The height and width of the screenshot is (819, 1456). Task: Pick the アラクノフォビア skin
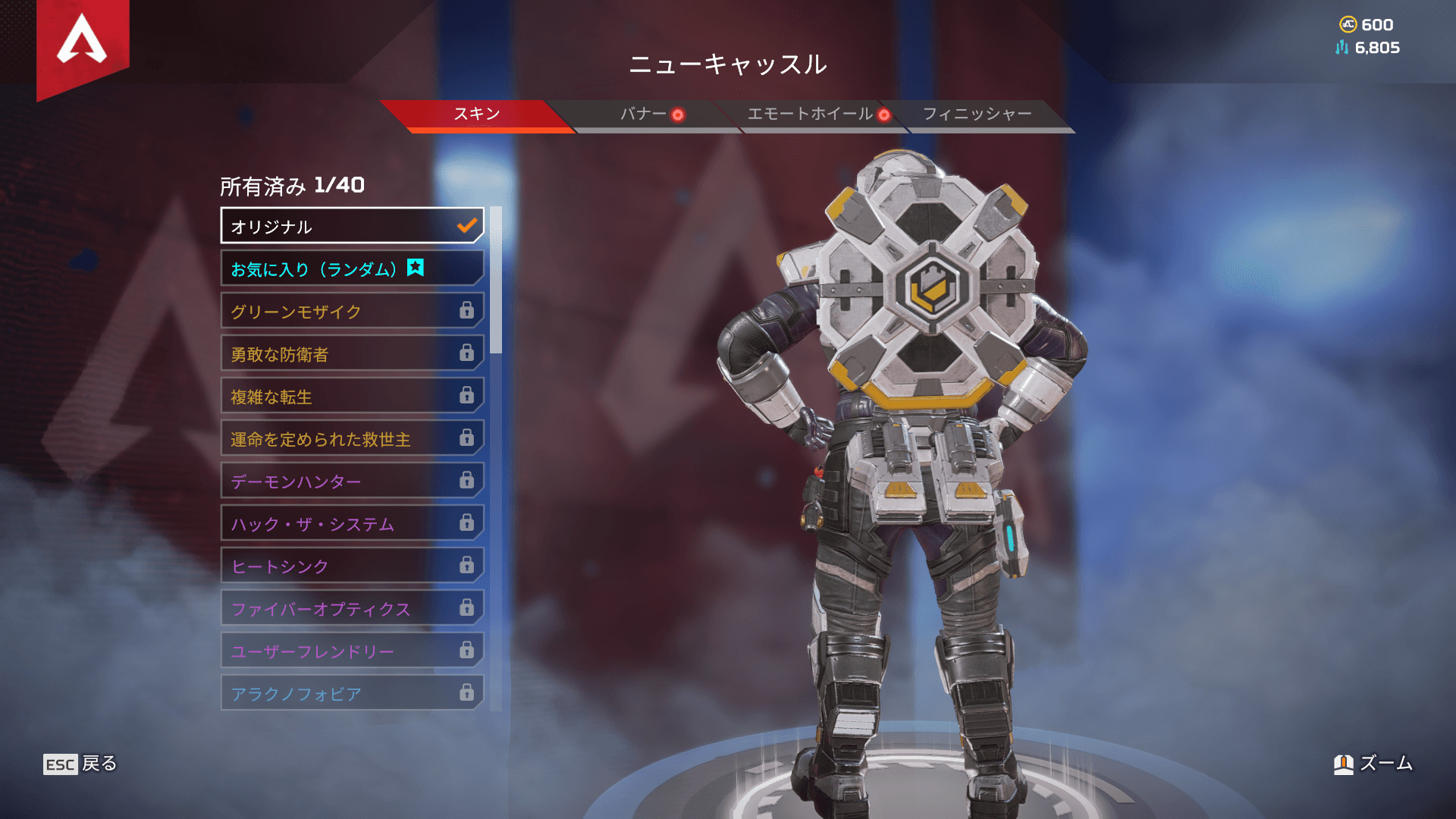coord(352,693)
